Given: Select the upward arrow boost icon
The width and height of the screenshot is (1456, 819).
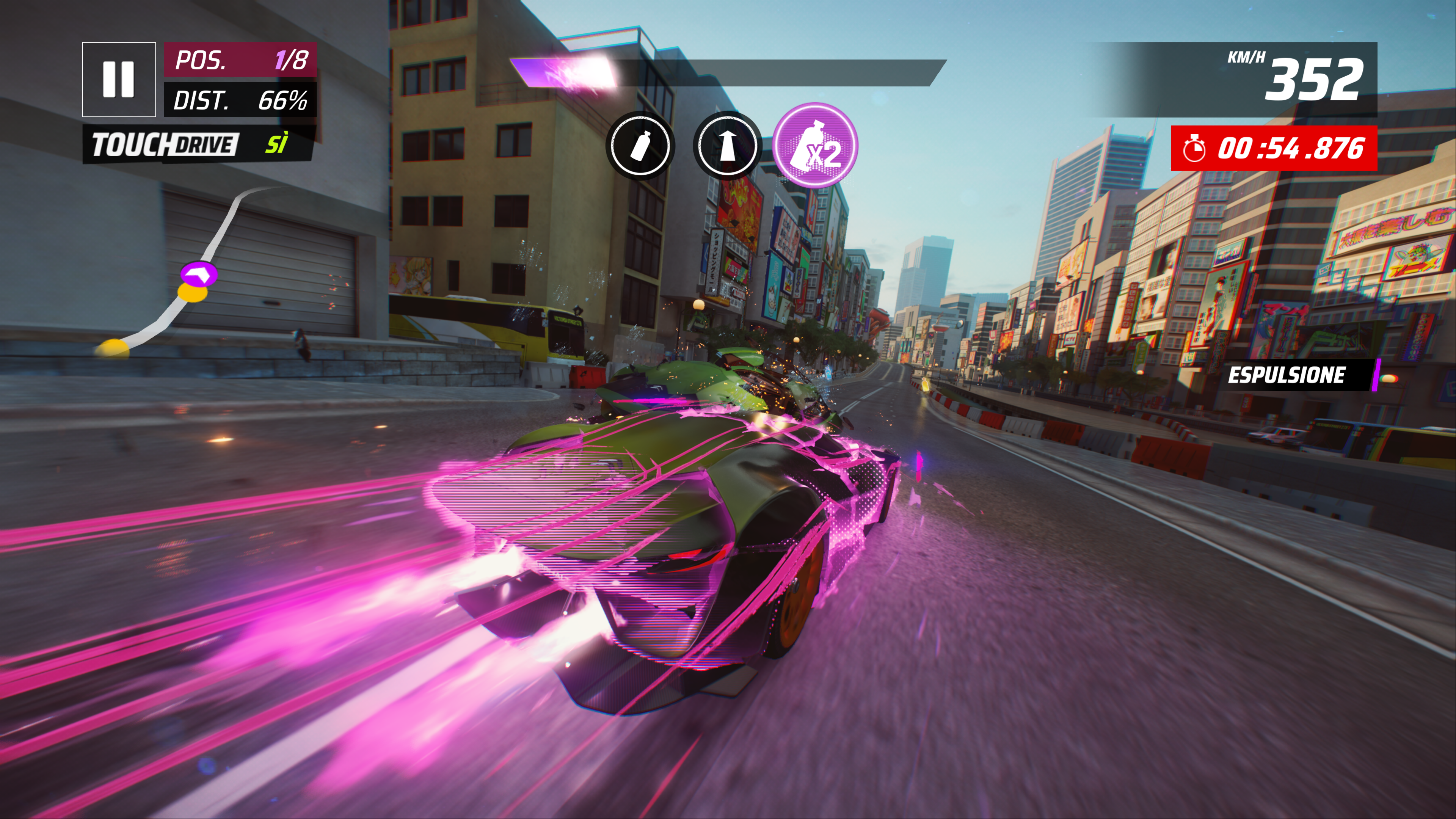Looking at the screenshot, I should [x=727, y=146].
